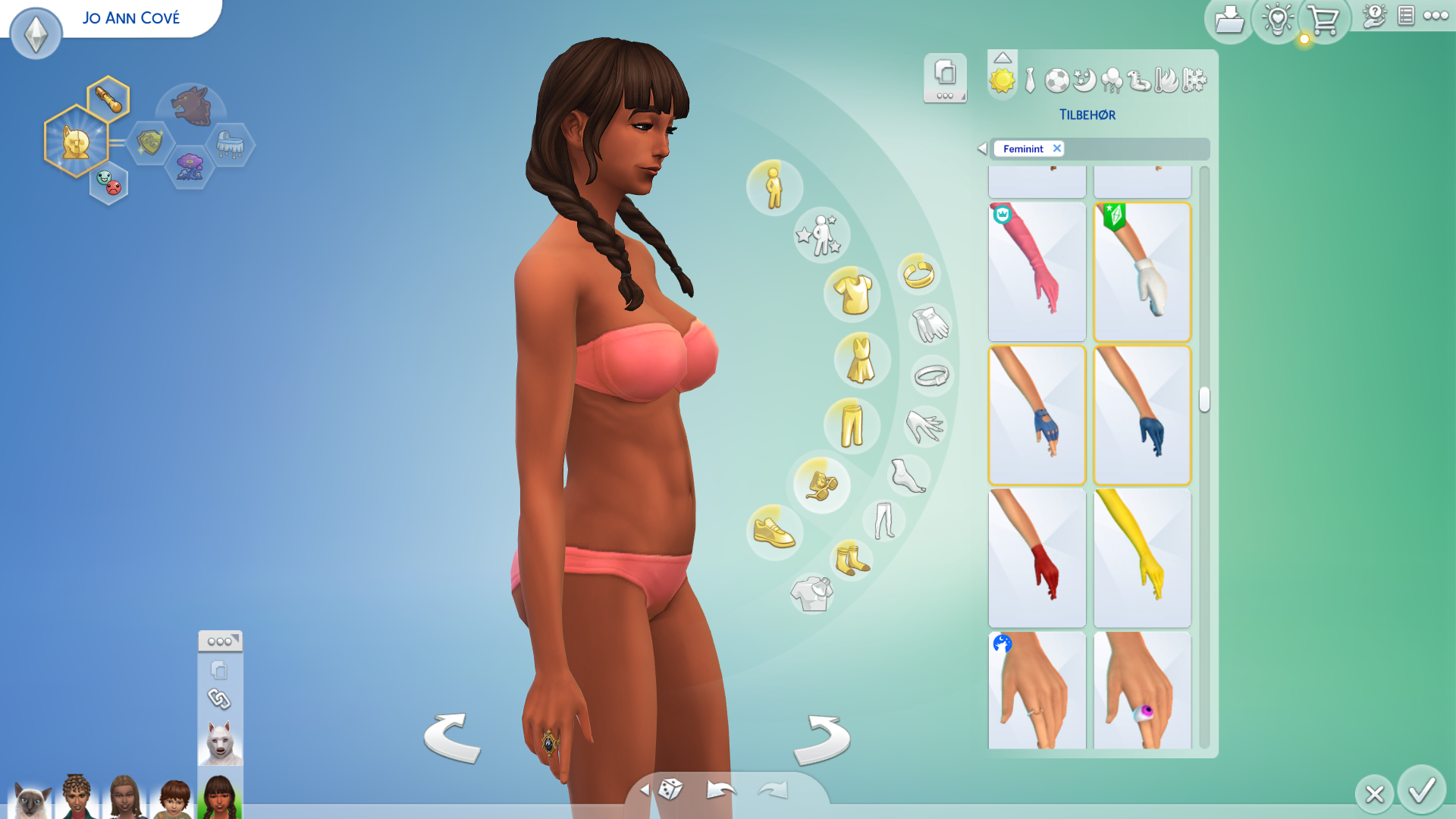Open the gallery shopping cart

click(x=1323, y=20)
